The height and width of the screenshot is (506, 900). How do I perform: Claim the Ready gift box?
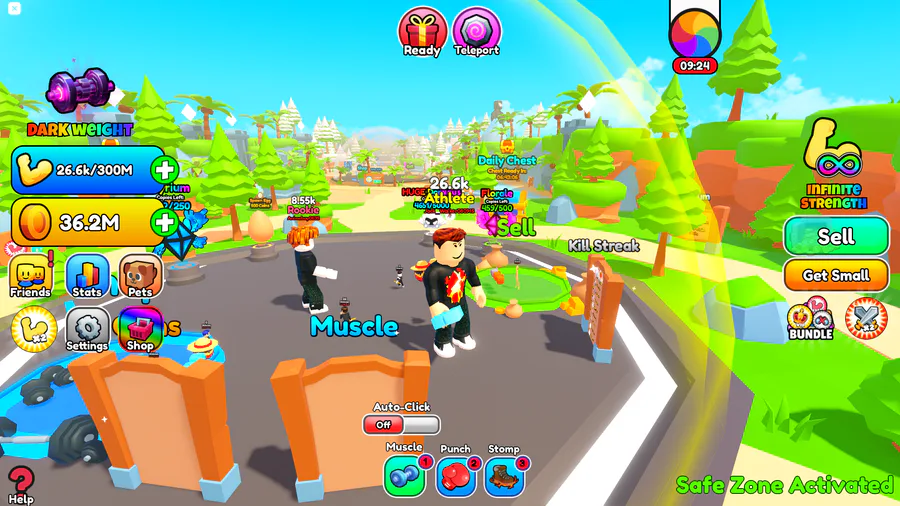pos(422,30)
